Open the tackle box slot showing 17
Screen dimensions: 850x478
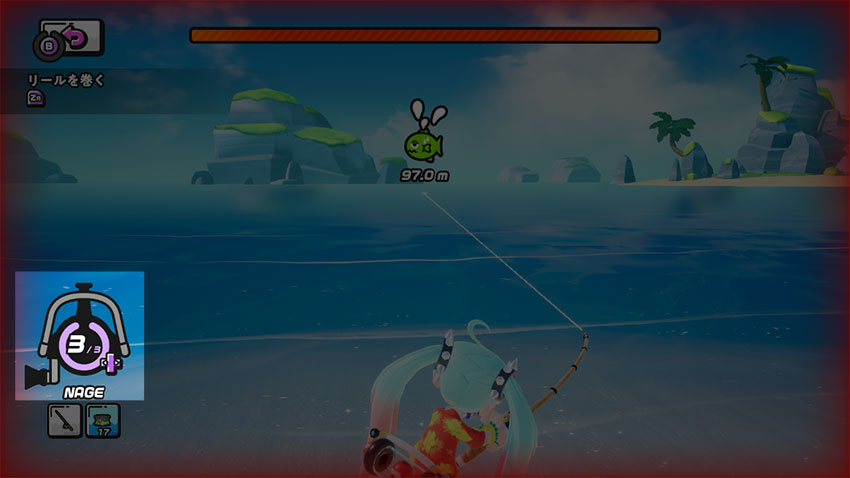pos(103,421)
